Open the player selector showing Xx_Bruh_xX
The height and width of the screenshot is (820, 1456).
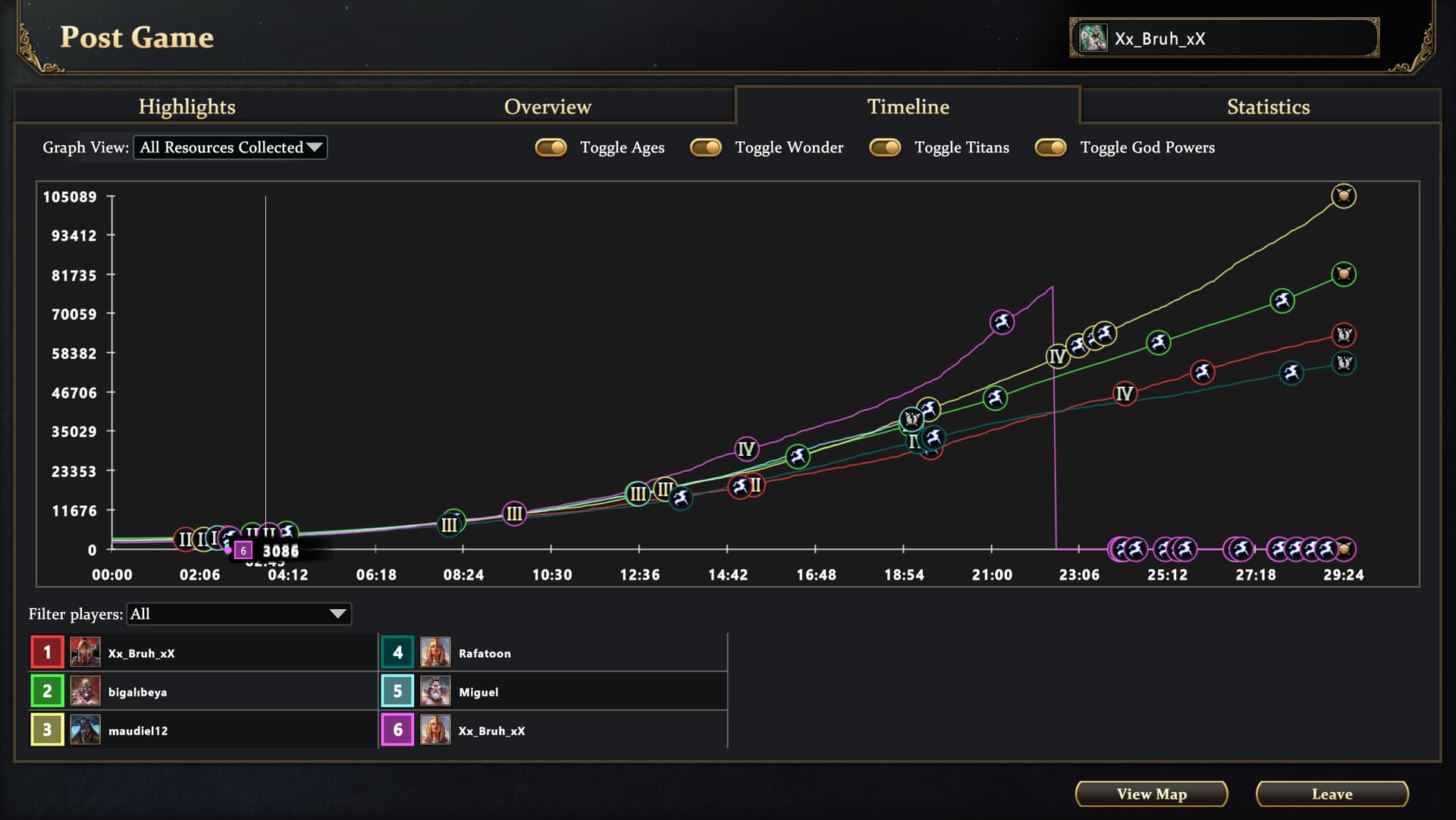1224,39
